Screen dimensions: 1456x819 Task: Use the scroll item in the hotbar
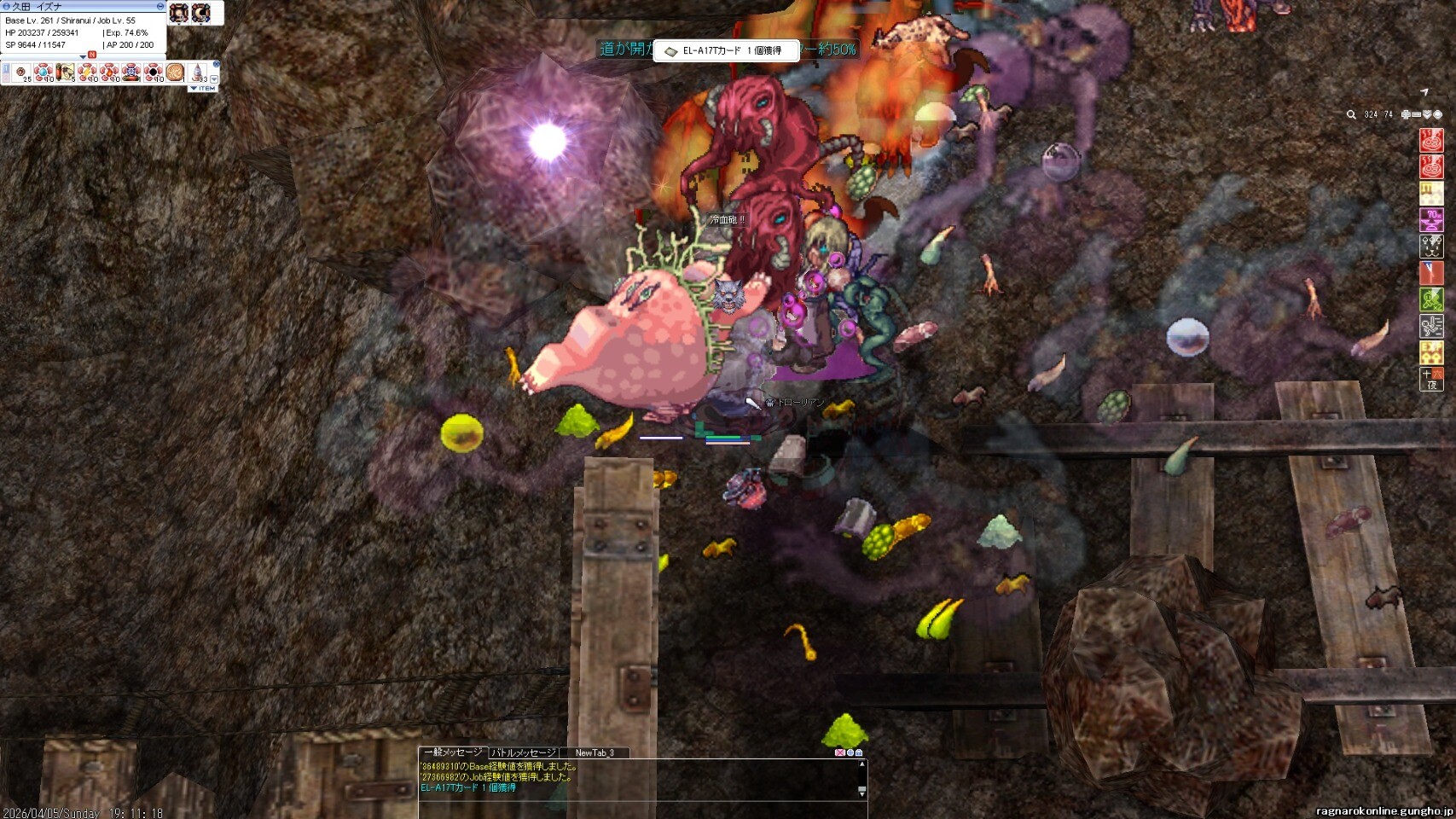[65, 73]
